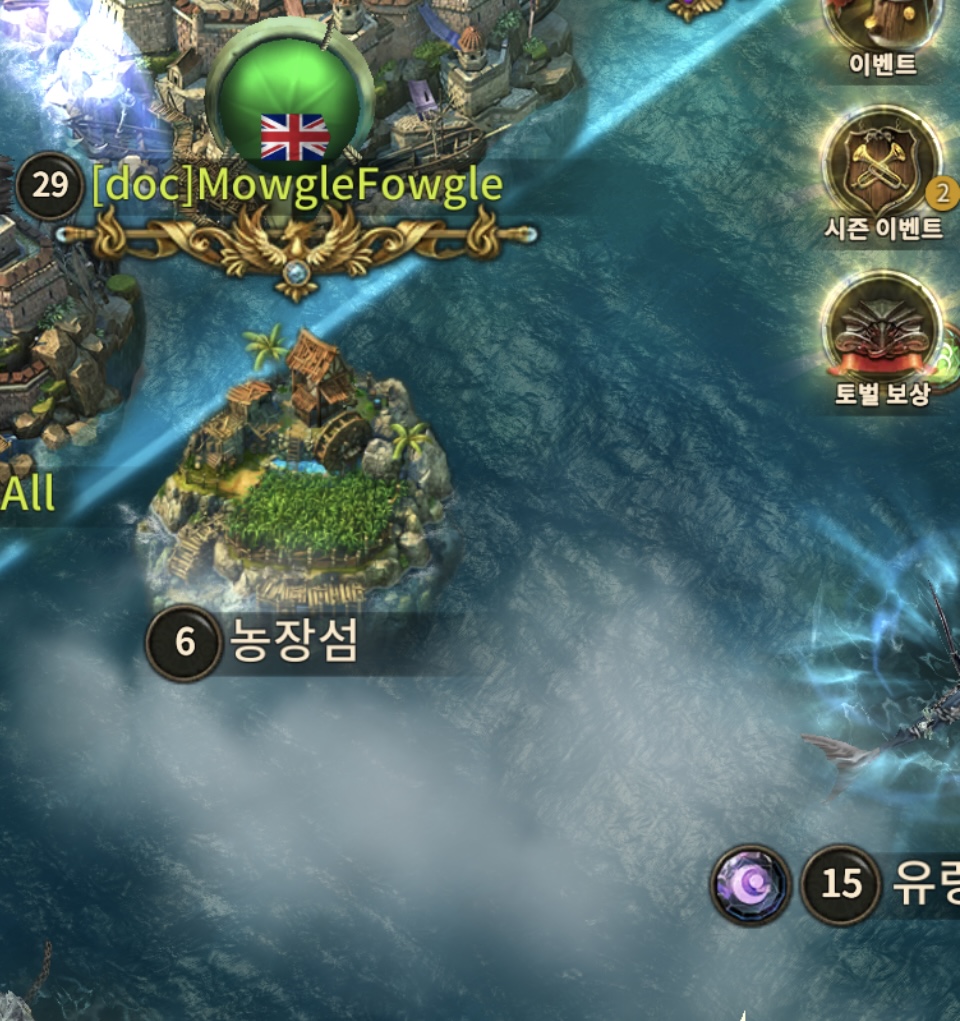Select player [doc]MowgleFowgle's name label
This screenshot has height=1021, width=960.
pyautogui.click(x=296, y=186)
